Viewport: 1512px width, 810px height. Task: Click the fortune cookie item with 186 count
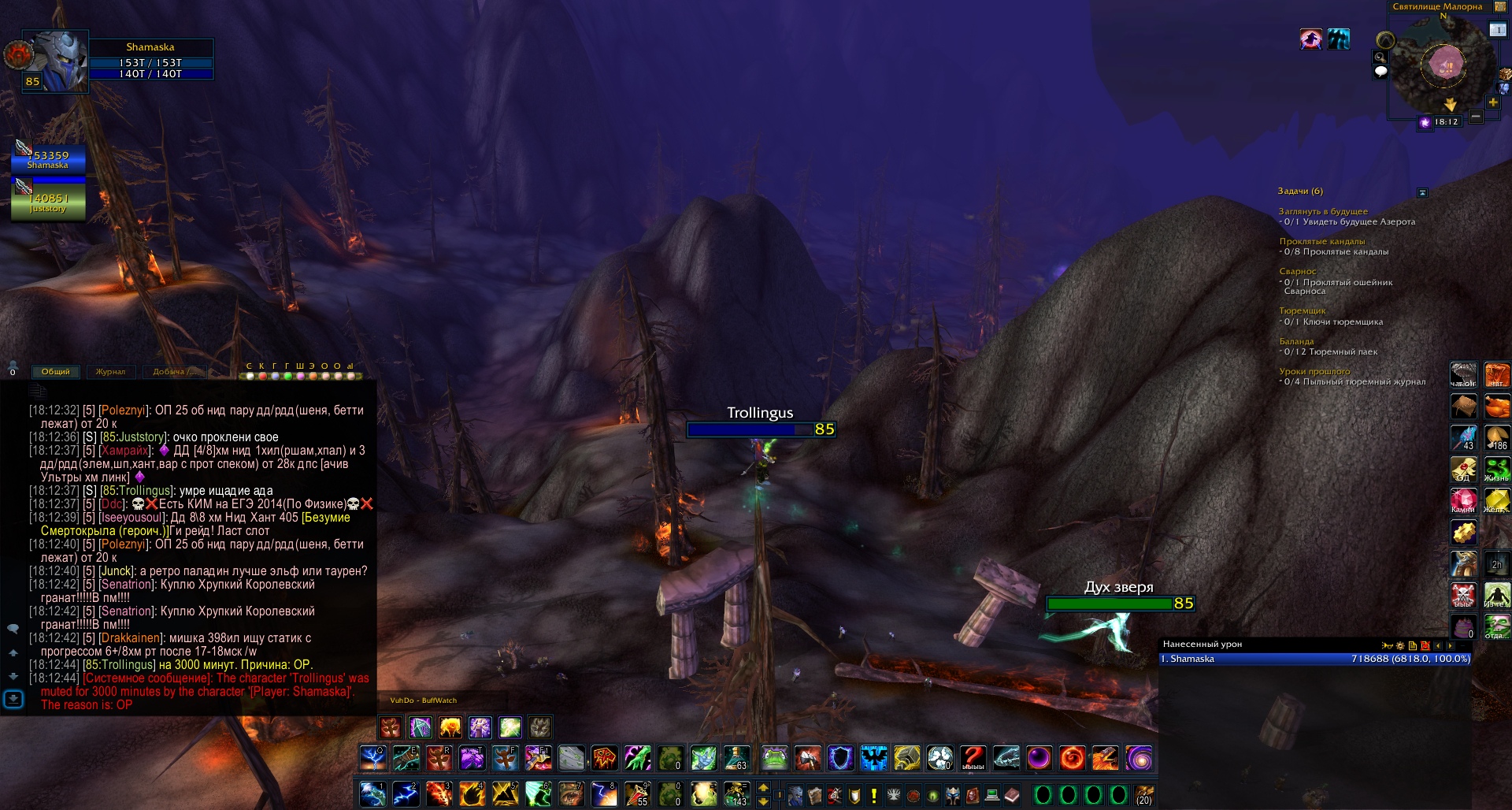(x=1496, y=438)
